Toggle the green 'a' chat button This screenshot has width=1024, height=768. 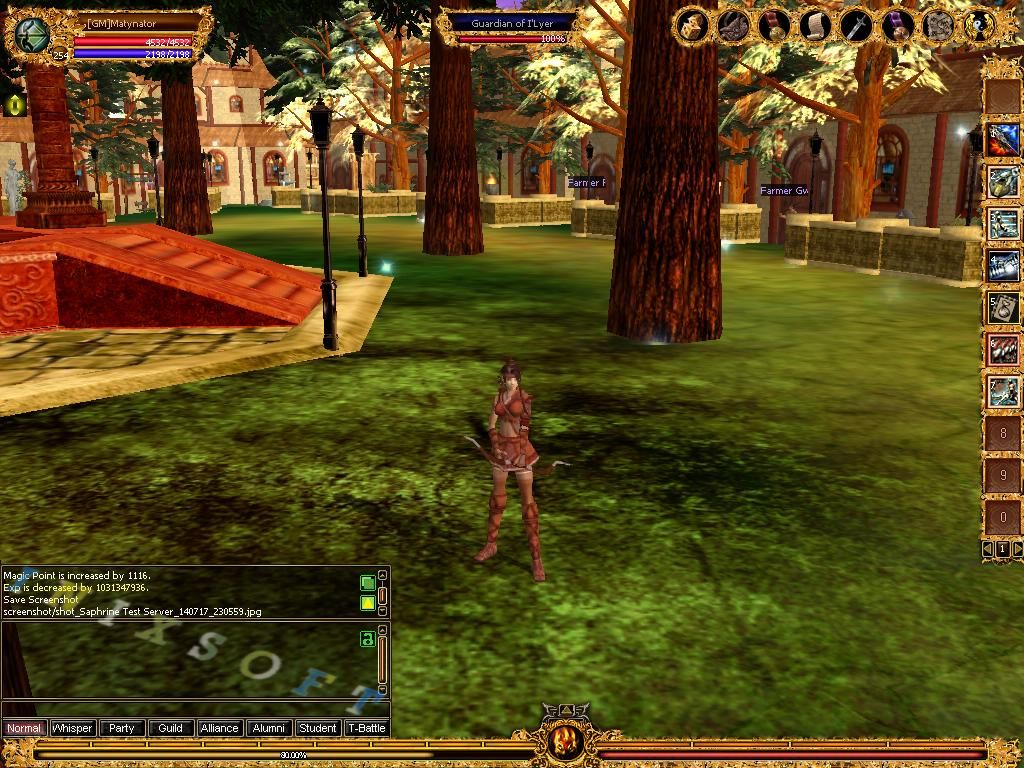pyautogui.click(x=367, y=638)
